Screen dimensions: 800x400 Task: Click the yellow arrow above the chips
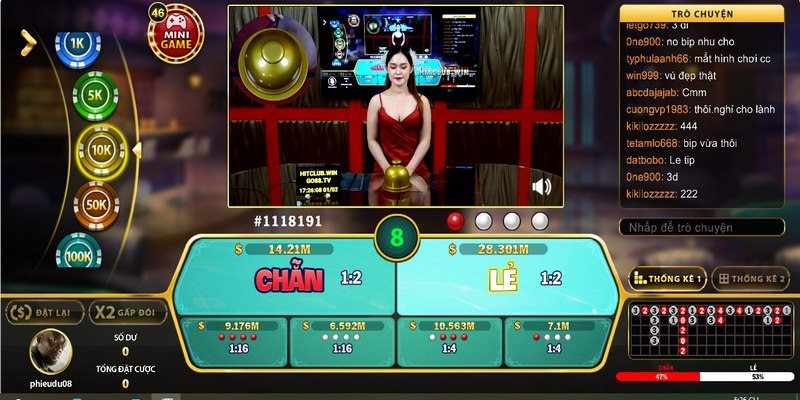click(x=28, y=41)
